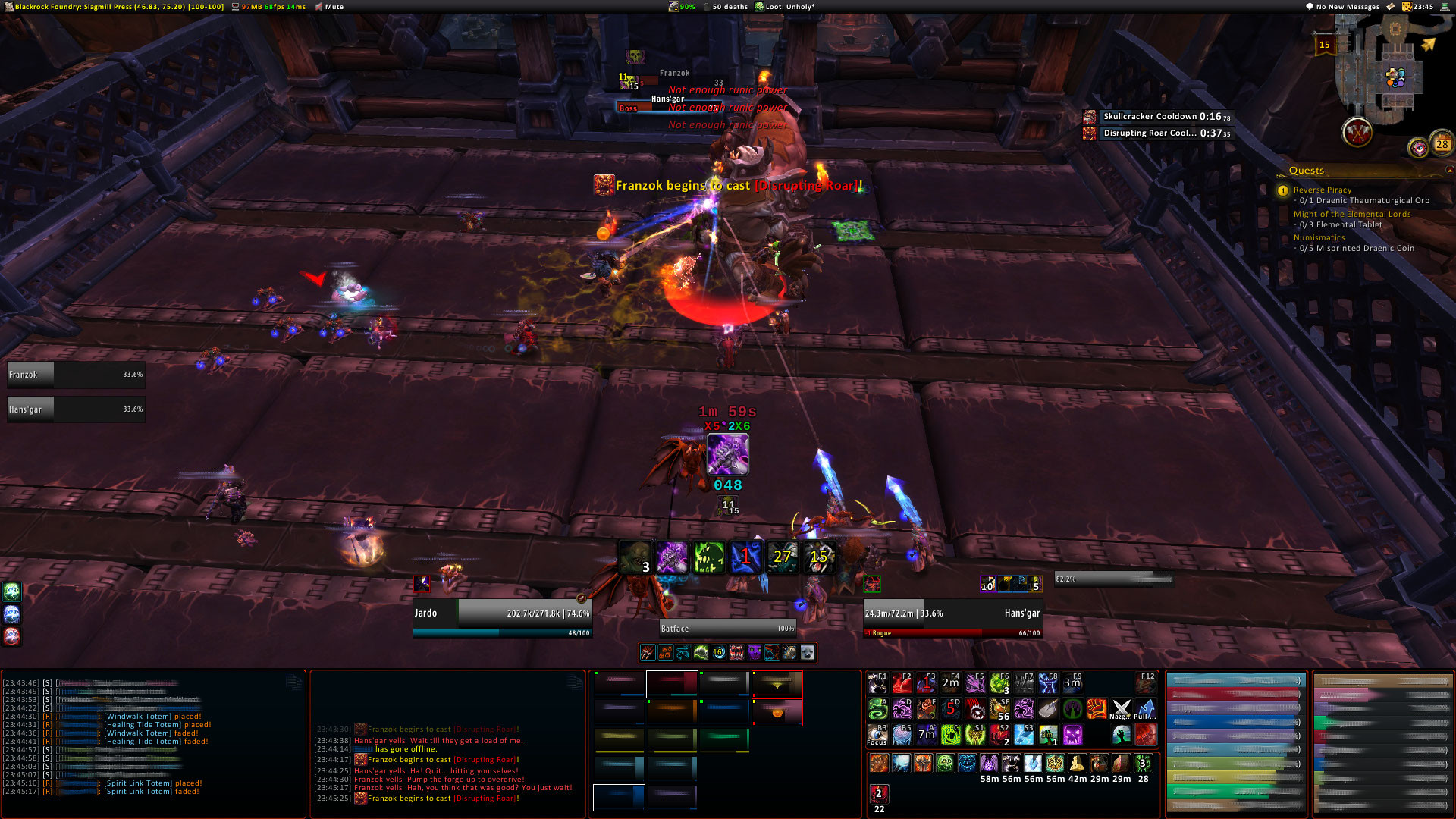Use the green serpent swirl ability (A)
The height and width of the screenshot is (819, 1456).
[x=878, y=709]
